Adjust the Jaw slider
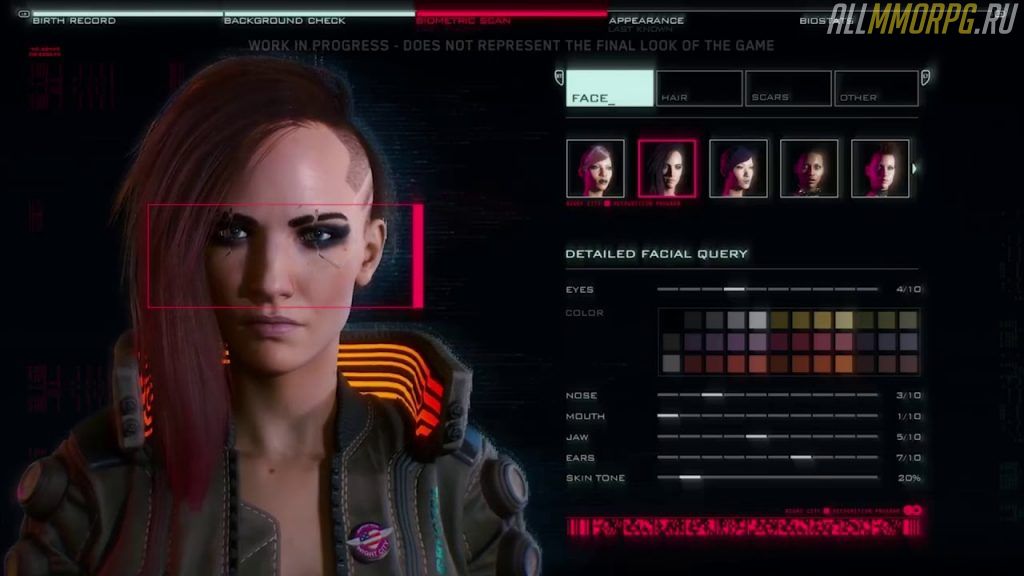Viewport: 1024px width, 576px height. 756,437
